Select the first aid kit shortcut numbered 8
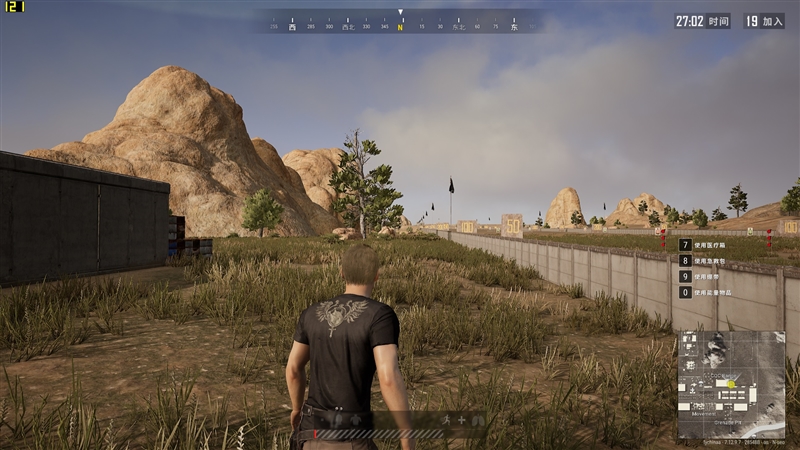This screenshot has width=800, height=450. tap(685, 260)
